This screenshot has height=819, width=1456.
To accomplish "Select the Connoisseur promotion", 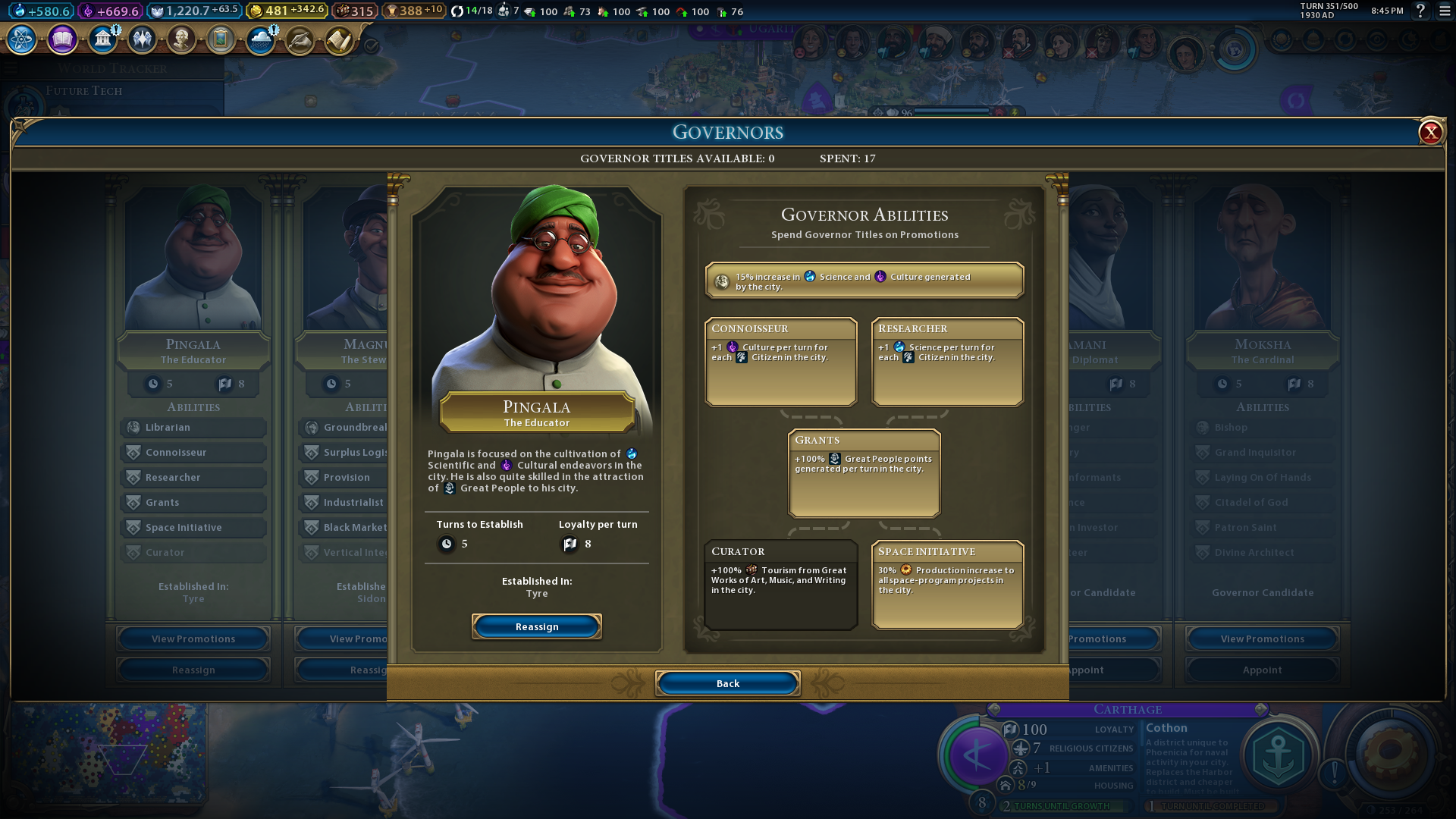I will [780, 361].
